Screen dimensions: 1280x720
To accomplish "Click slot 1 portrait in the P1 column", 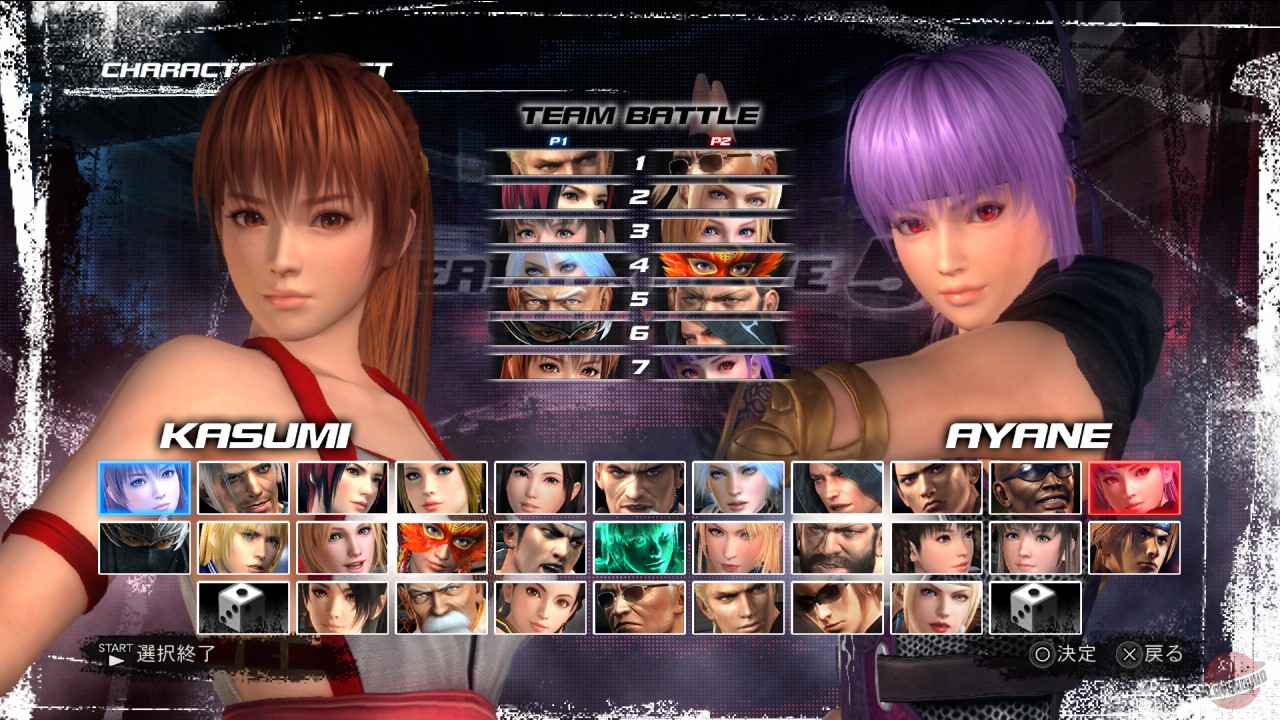I will [x=552, y=164].
